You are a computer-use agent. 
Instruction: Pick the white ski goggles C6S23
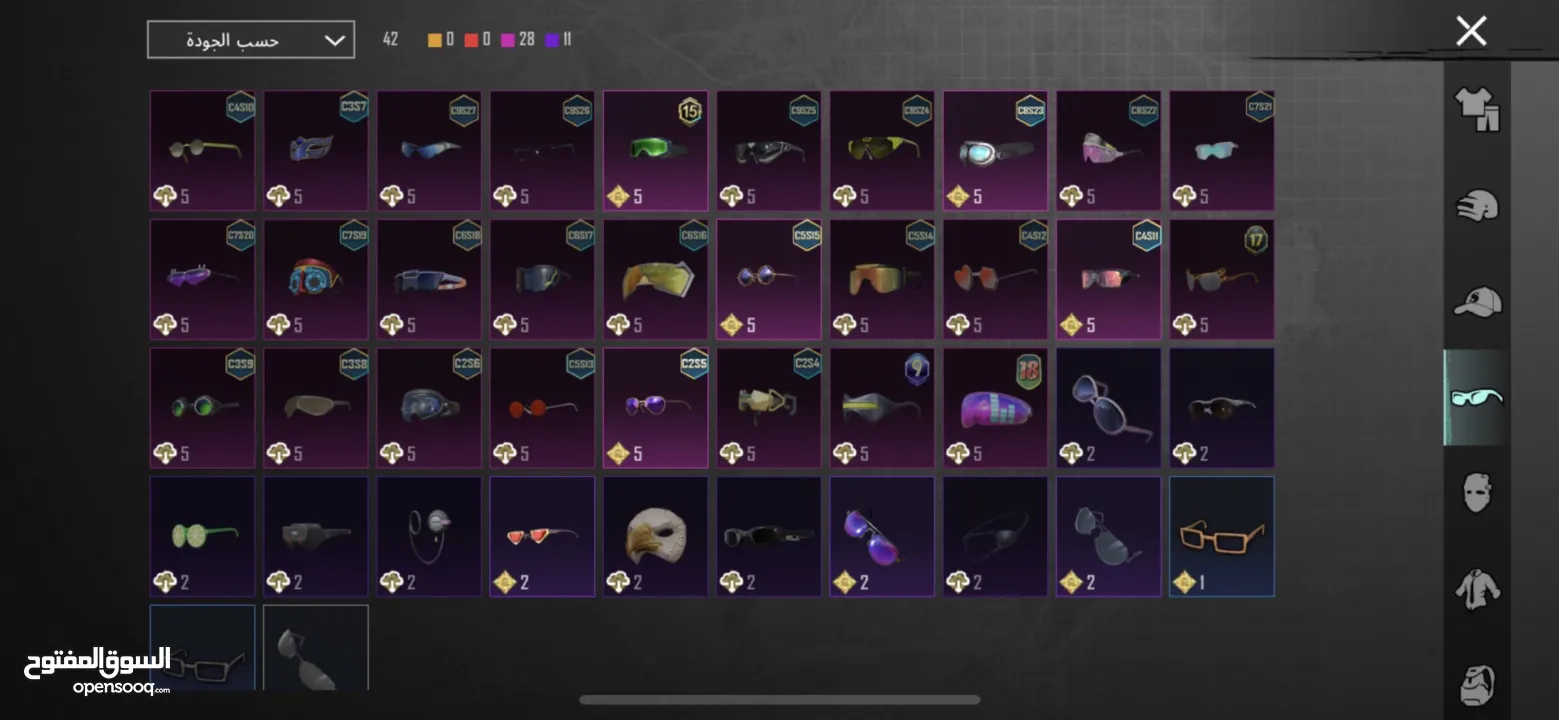(x=995, y=150)
